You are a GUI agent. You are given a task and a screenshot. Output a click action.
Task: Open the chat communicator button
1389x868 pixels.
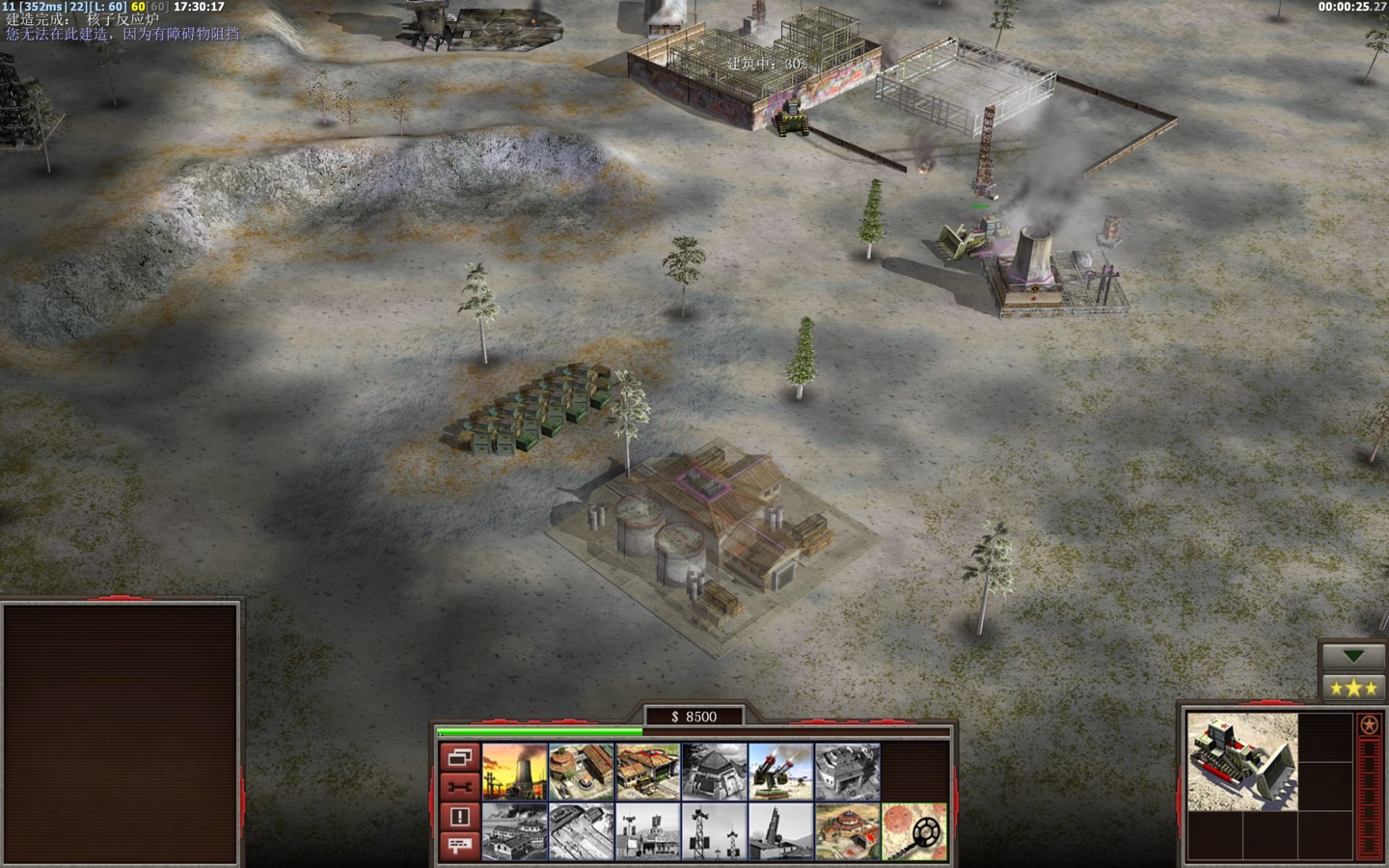[459, 846]
